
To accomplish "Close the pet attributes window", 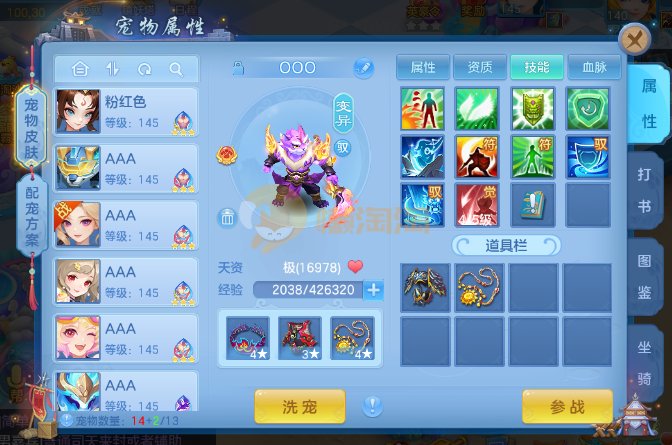I will (x=634, y=40).
